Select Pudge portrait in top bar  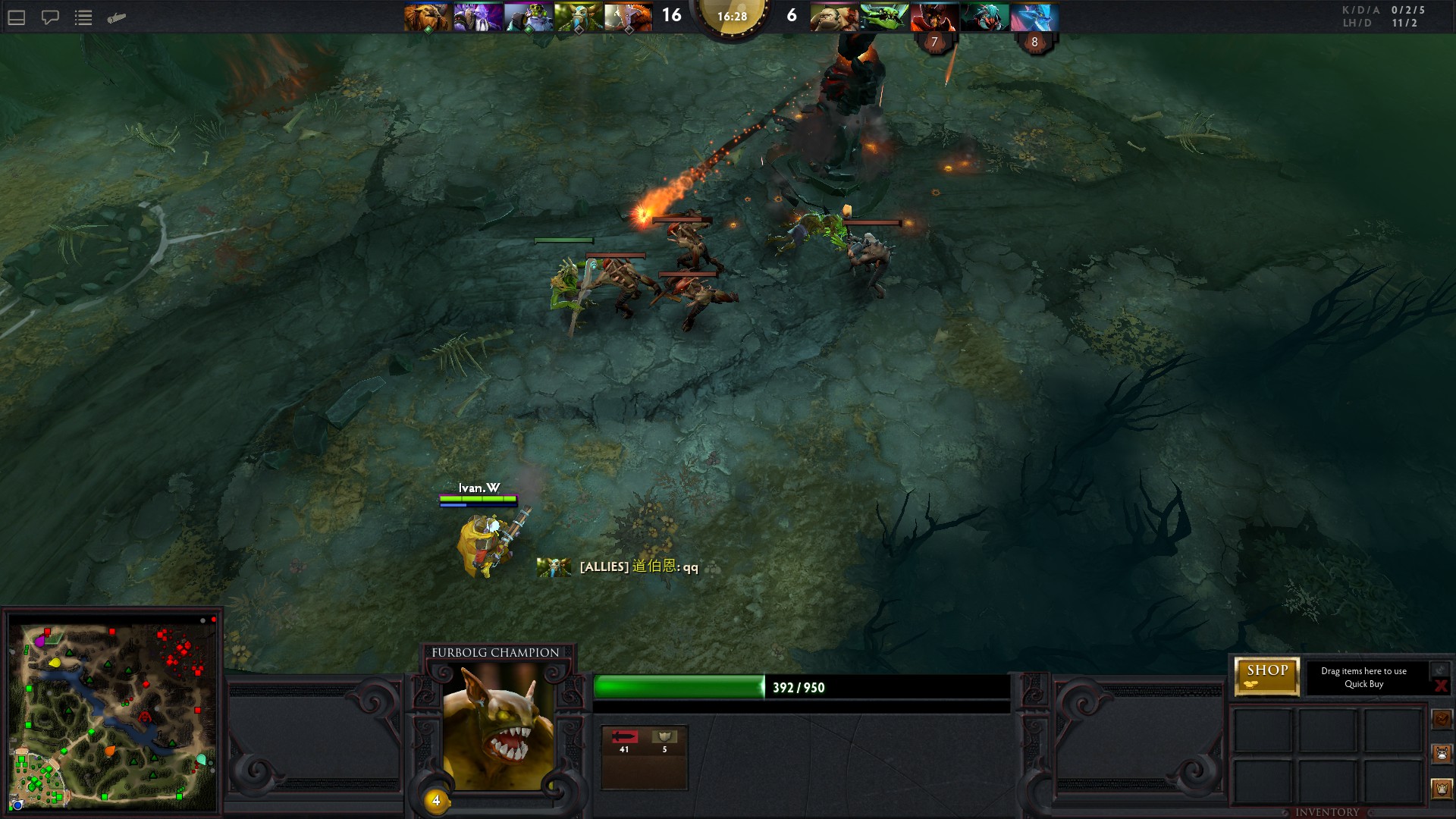point(833,17)
